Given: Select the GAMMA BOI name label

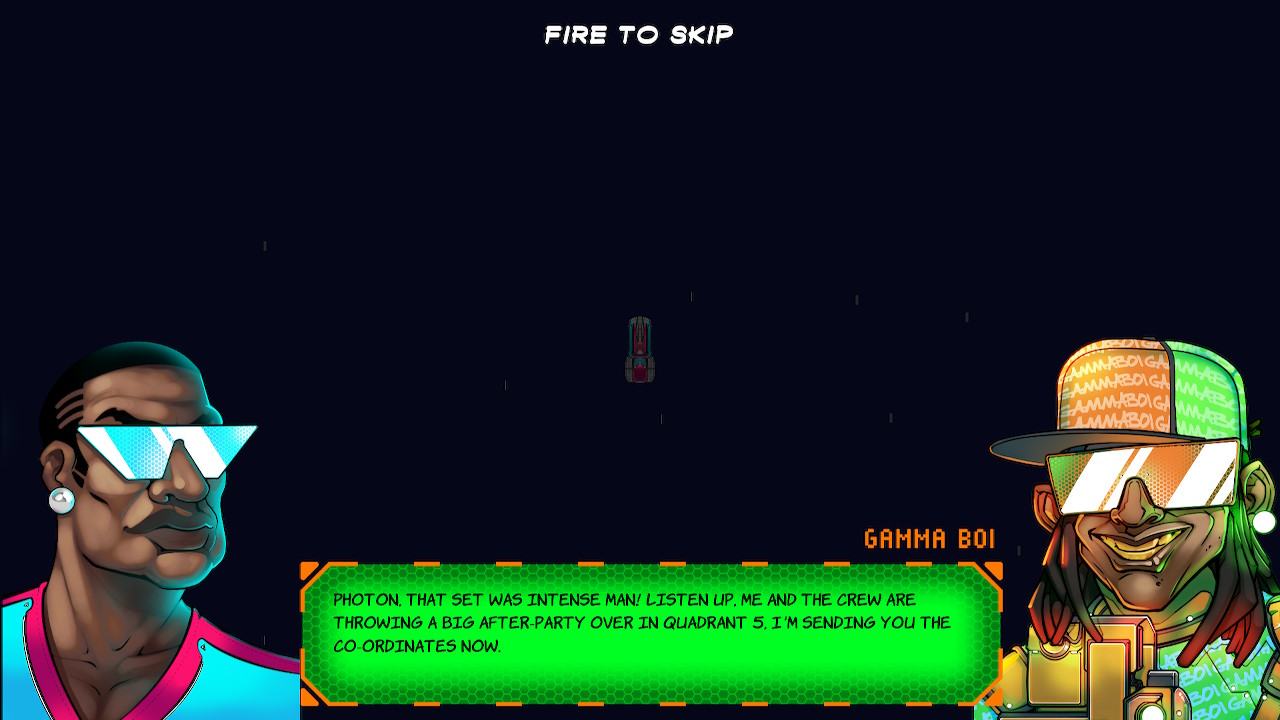Looking at the screenshot, I should pos(929,539).
